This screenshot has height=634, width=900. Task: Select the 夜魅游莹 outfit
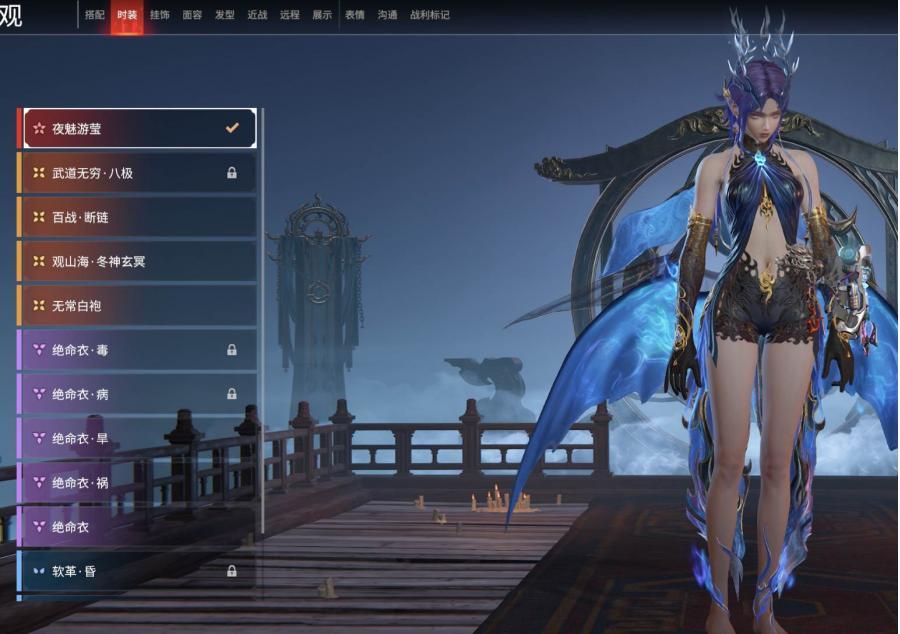[138, 129]
